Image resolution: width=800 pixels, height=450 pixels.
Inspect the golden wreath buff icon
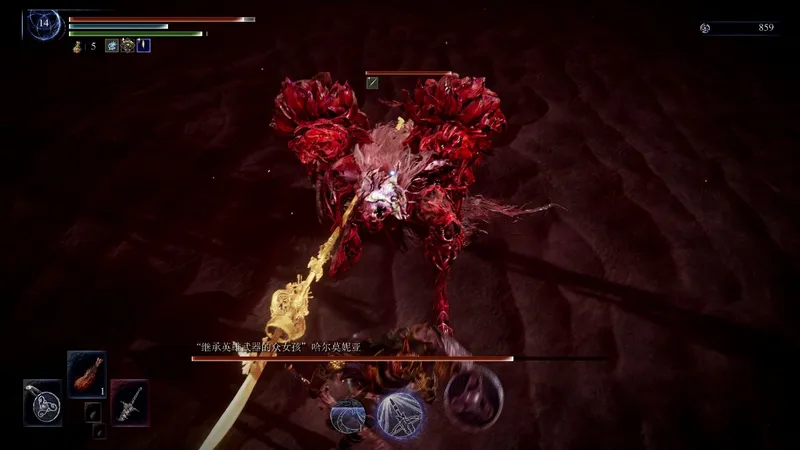tap(127, 46)
